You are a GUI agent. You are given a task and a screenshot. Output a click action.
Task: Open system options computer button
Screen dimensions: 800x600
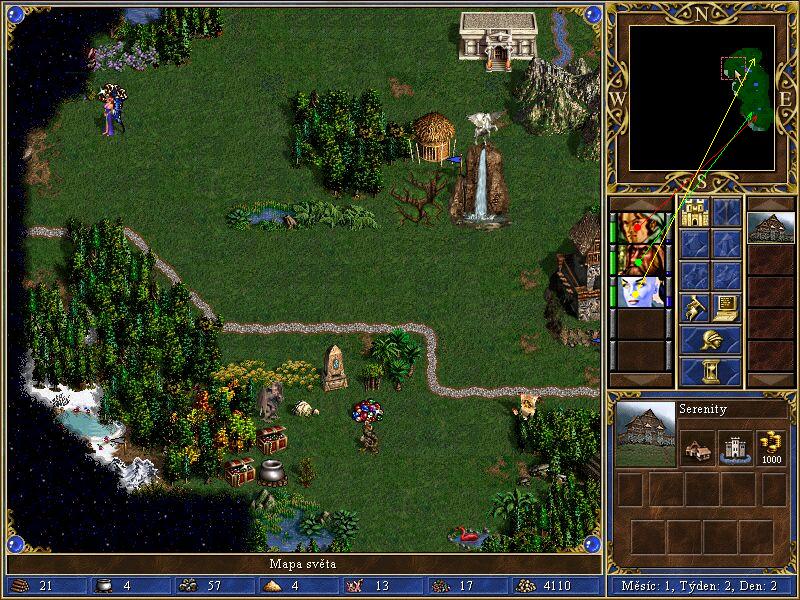coord(727,308)
